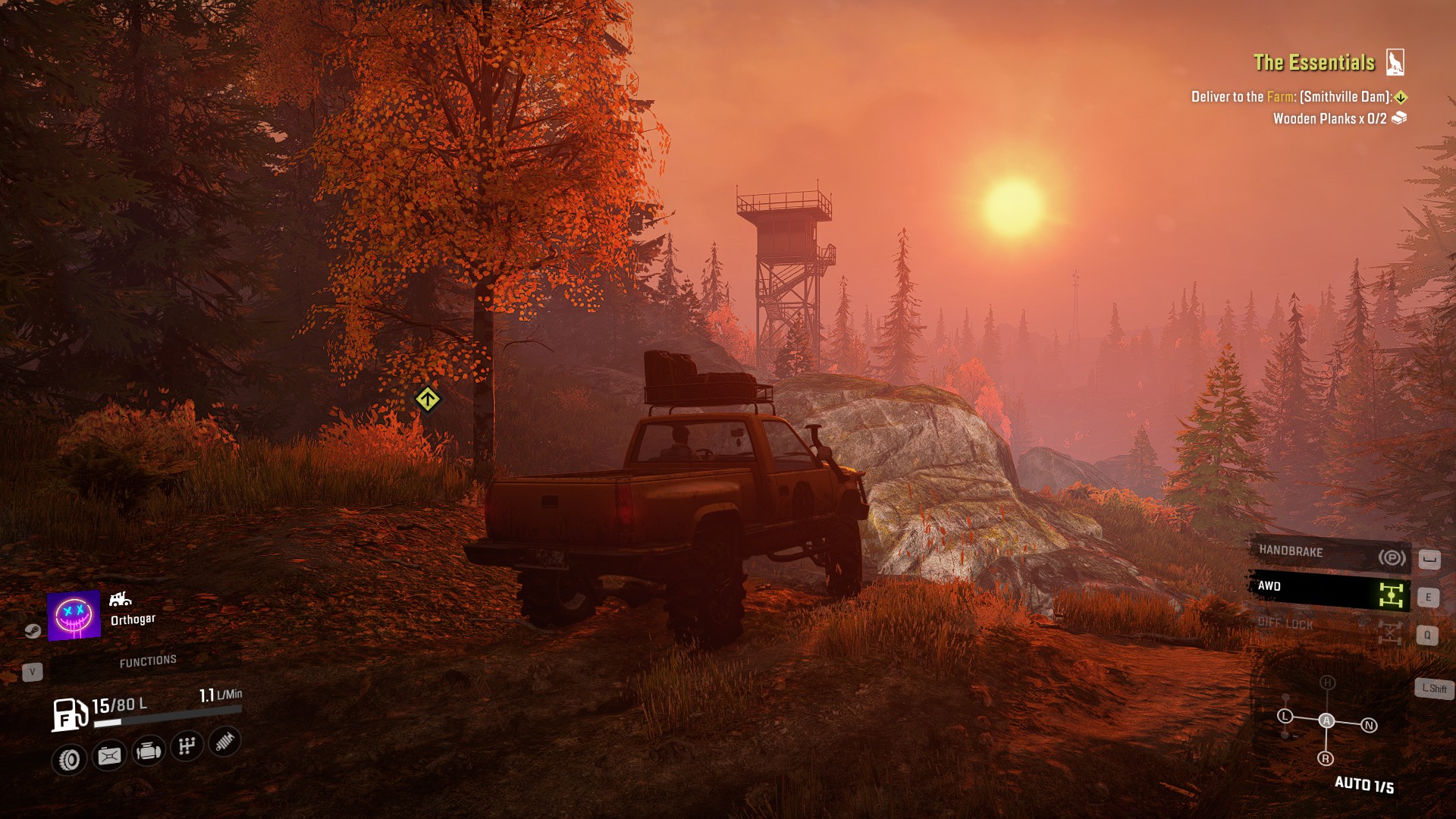Check the gearbox damage icon
The height and width of the screenshot is (819, 1456).
pos(187,746)
